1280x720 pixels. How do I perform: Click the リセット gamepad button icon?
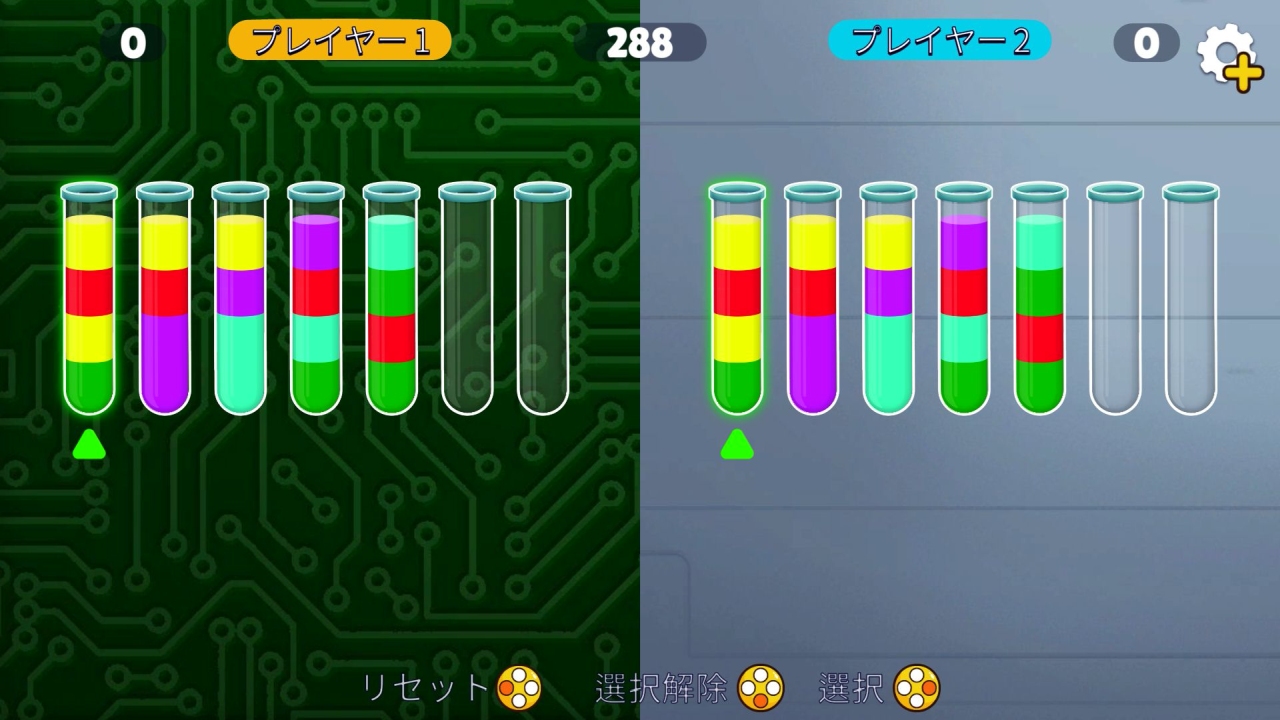(517, 688)
